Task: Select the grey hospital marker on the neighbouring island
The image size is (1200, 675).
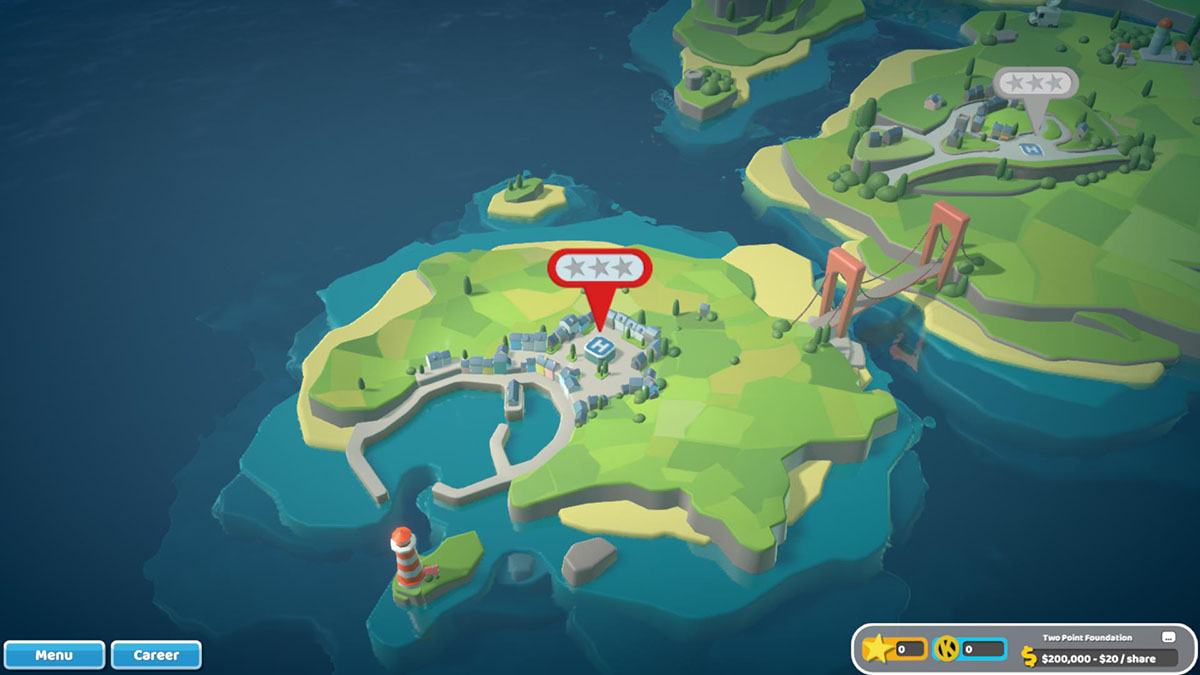Action: (1036, 84)
